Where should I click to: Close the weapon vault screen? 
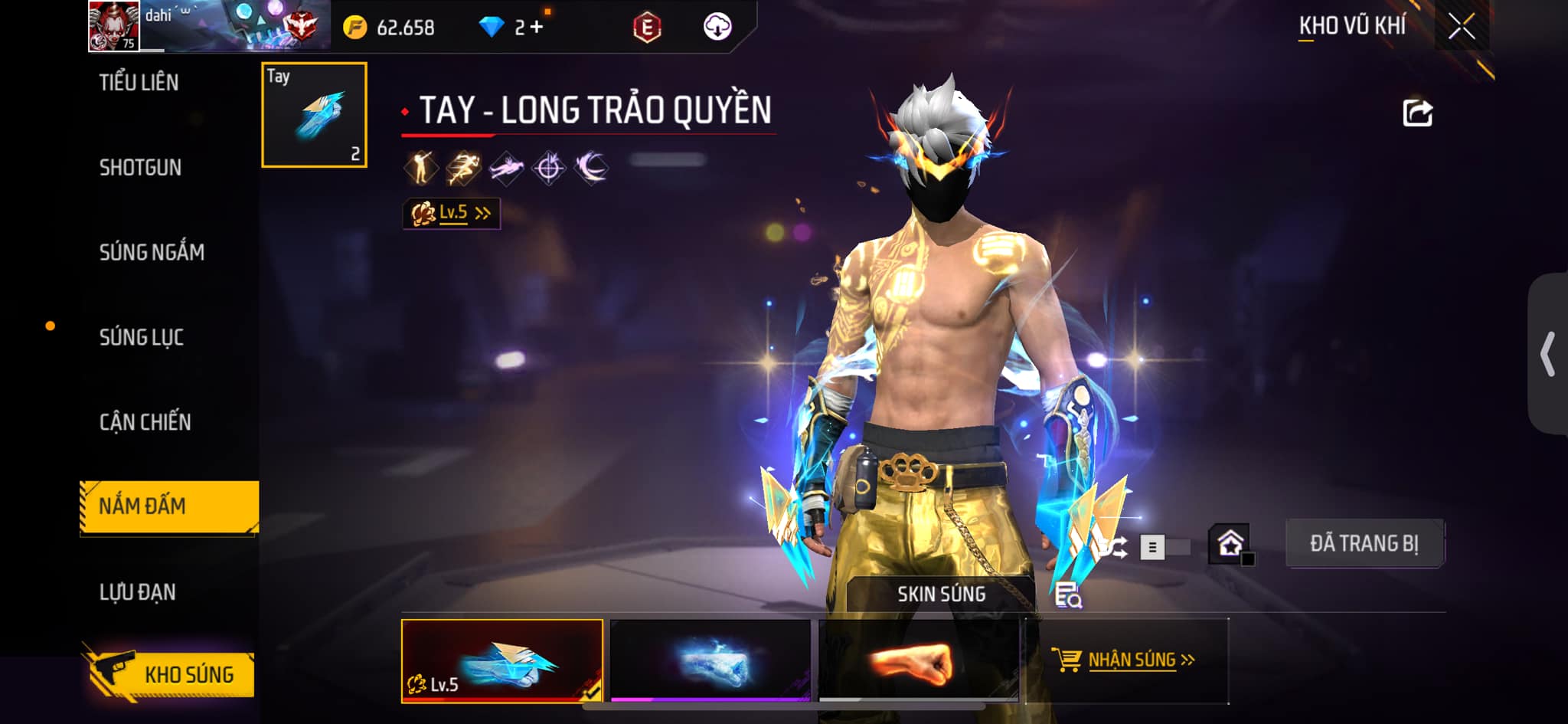[x=1461, y=28]
